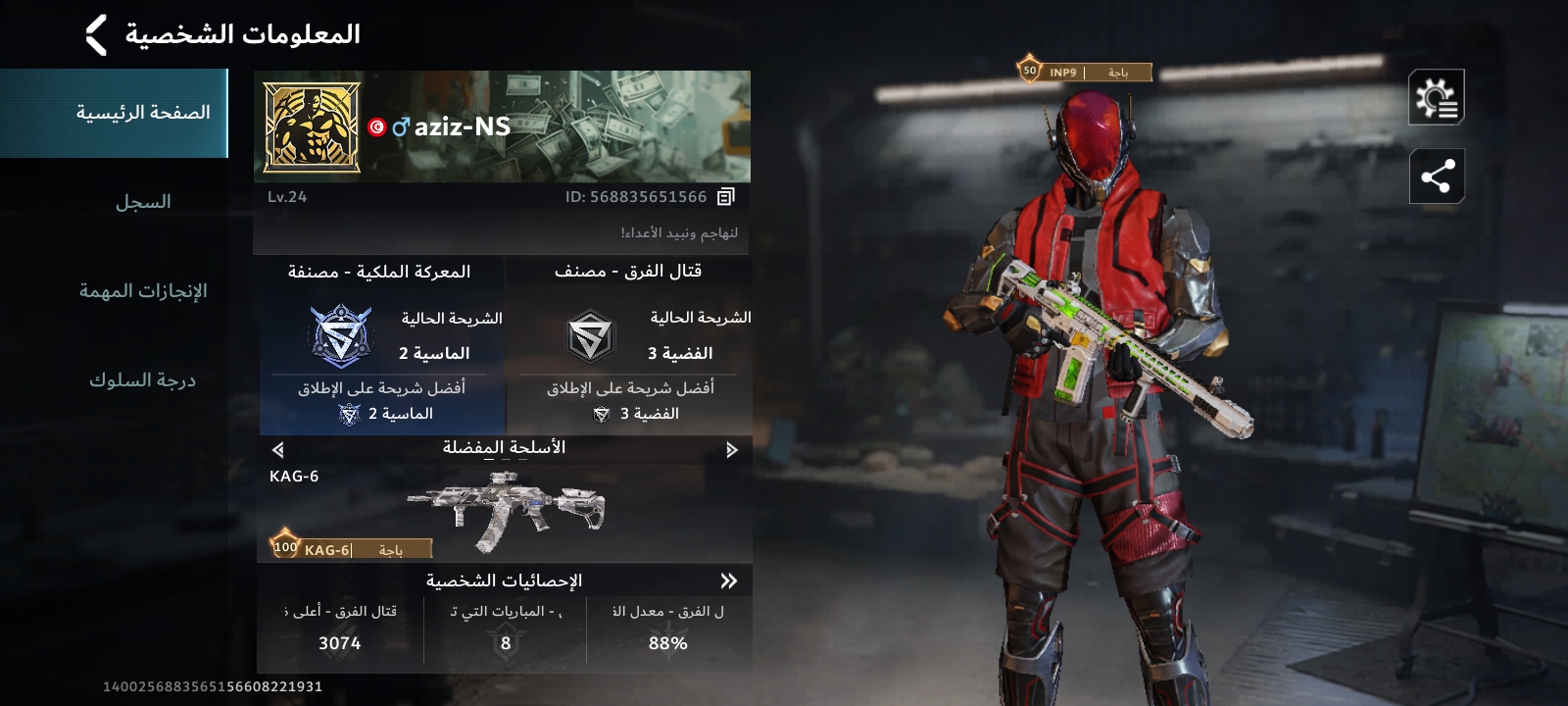Select the الإنجازات المهمة tab

point(143,291)
